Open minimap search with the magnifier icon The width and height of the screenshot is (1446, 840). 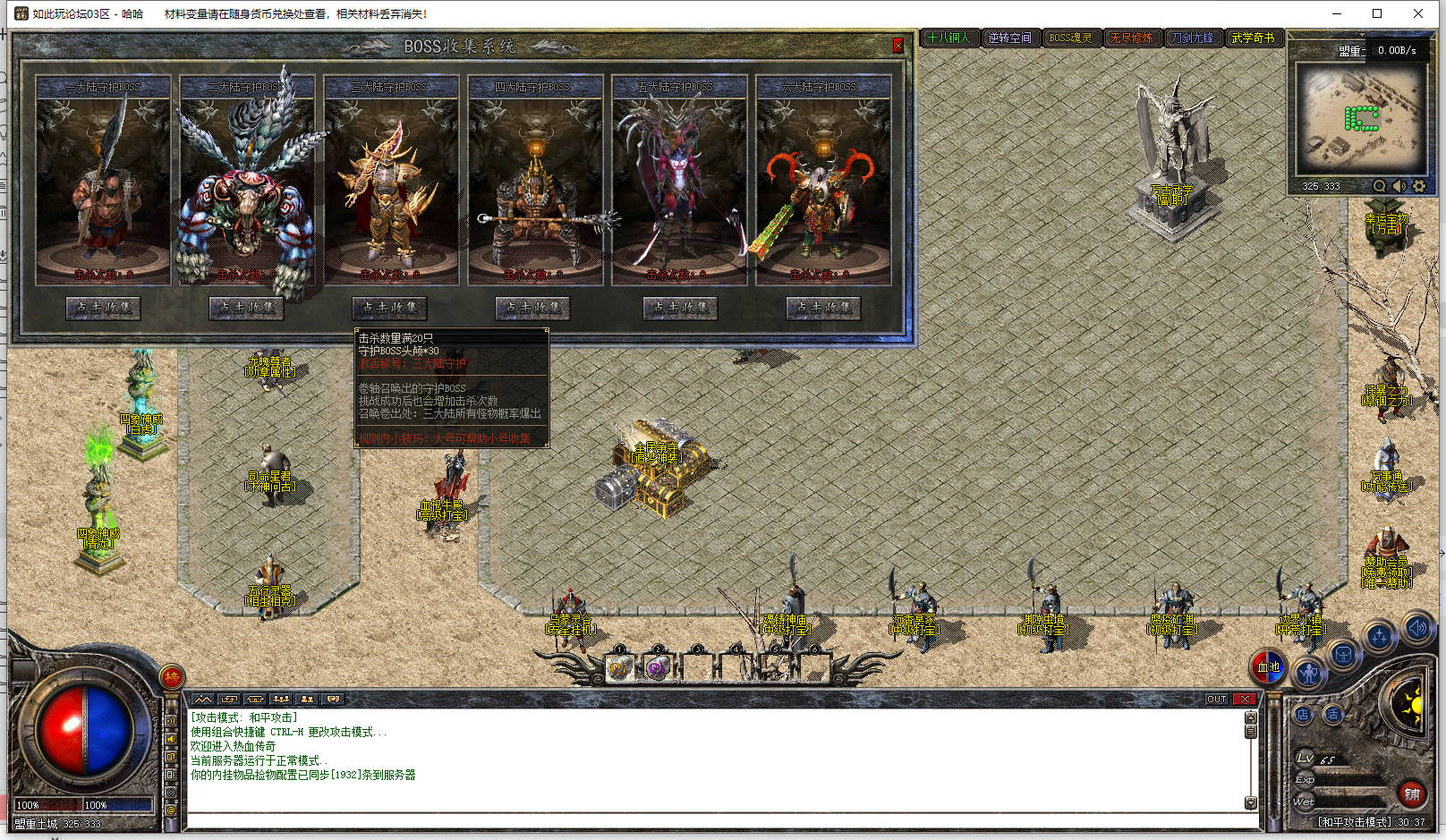tap(1379, 186)
